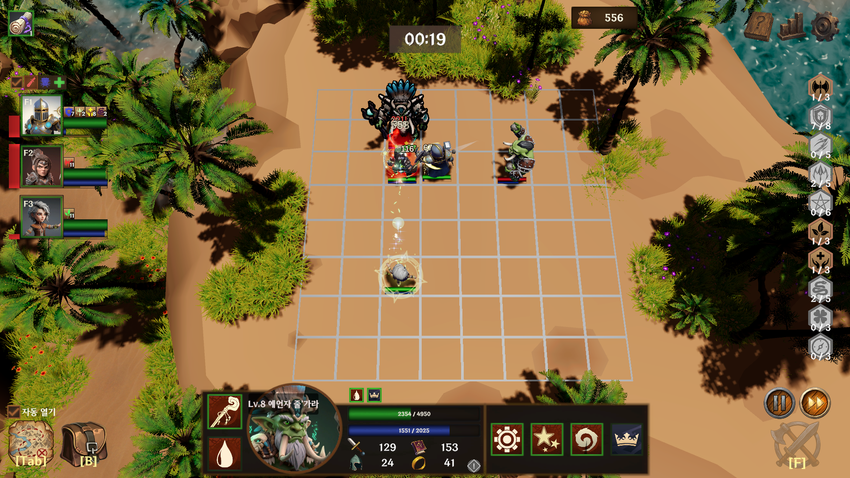The height and width of the screenshot is (478, 850).
Task: Pause the battle
Action: [779, 403]
